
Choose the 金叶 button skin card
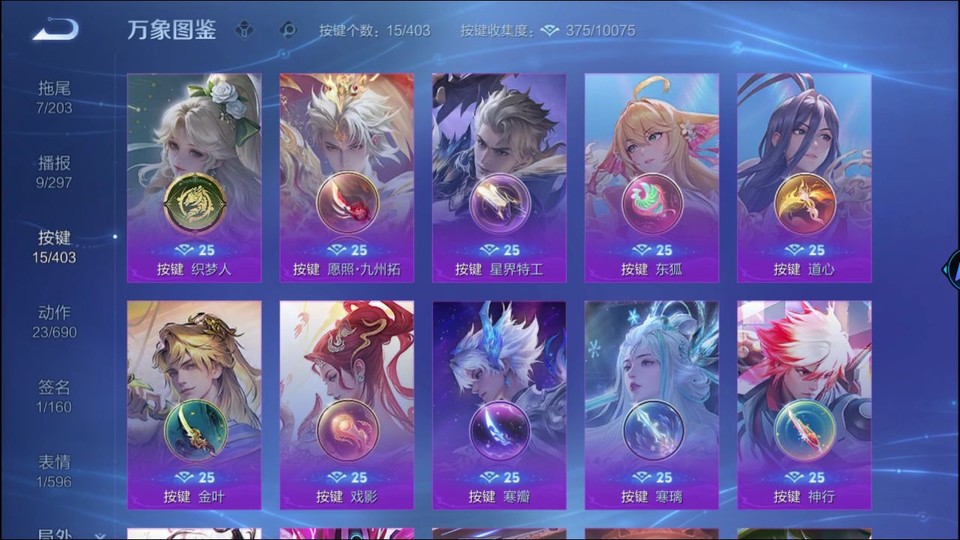click(x=194, y=405)
